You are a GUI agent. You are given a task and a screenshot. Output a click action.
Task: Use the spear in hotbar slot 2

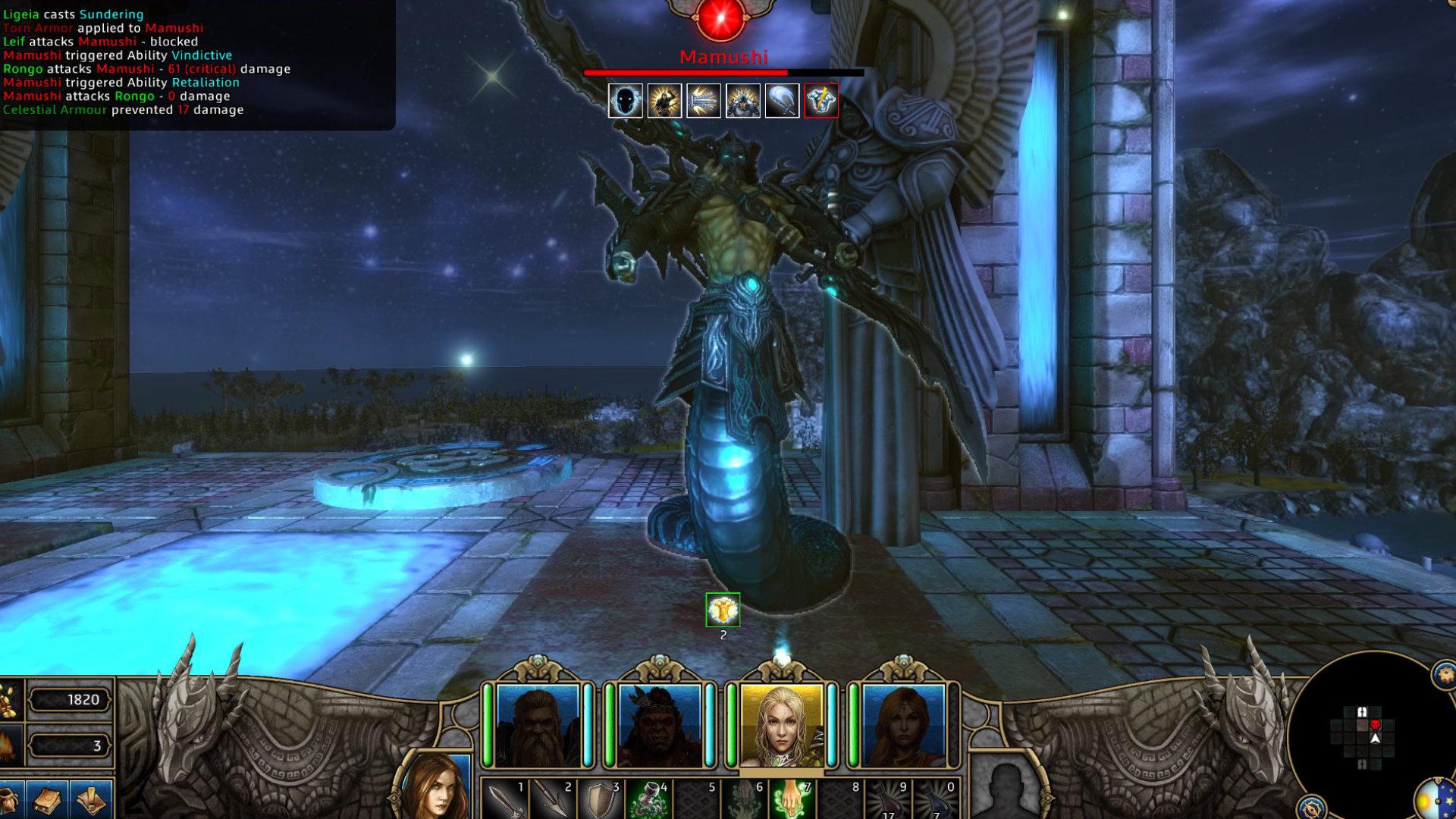point(554,800)
